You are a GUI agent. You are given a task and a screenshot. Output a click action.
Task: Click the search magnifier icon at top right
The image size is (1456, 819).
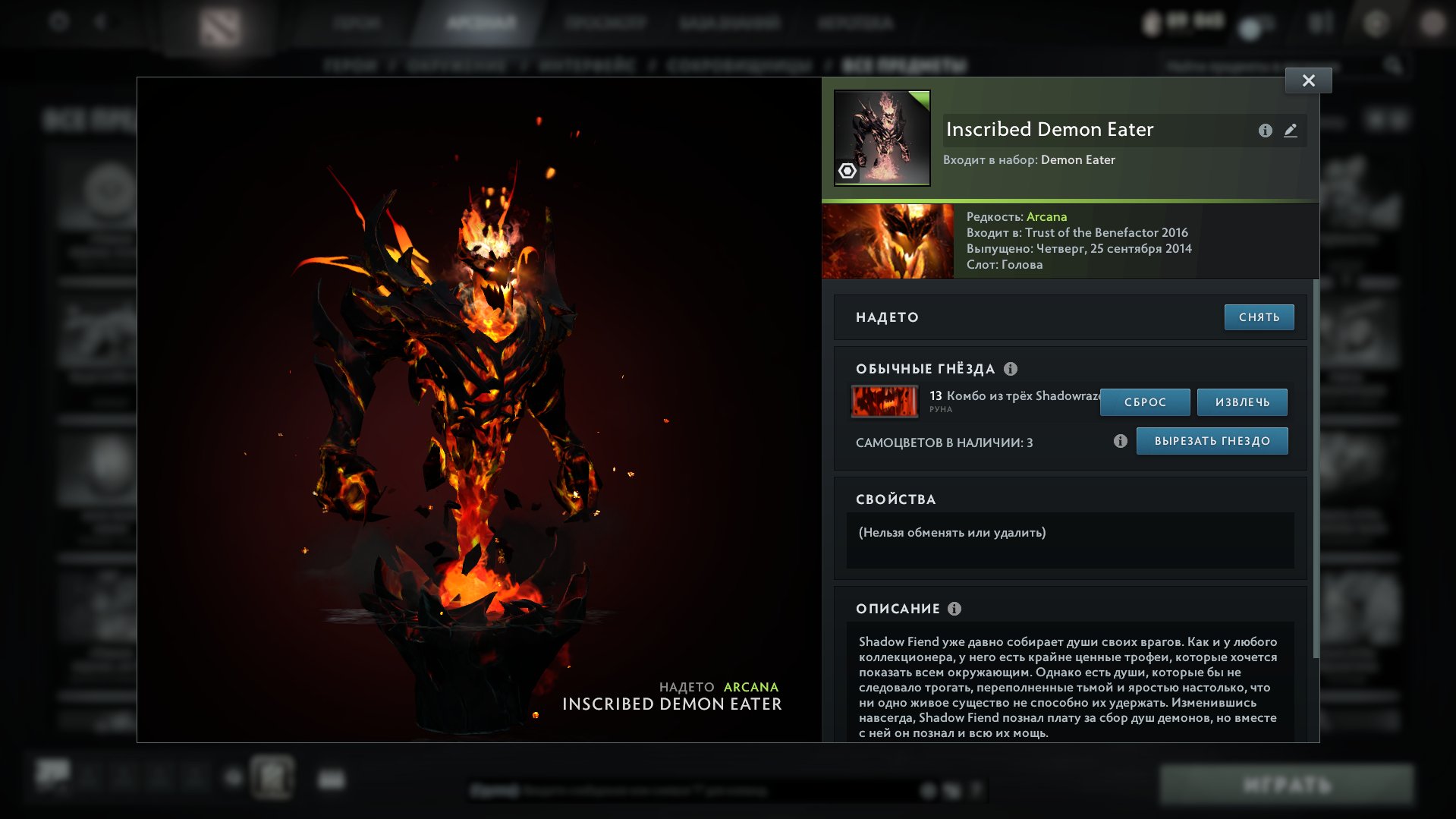(1392, 65)
